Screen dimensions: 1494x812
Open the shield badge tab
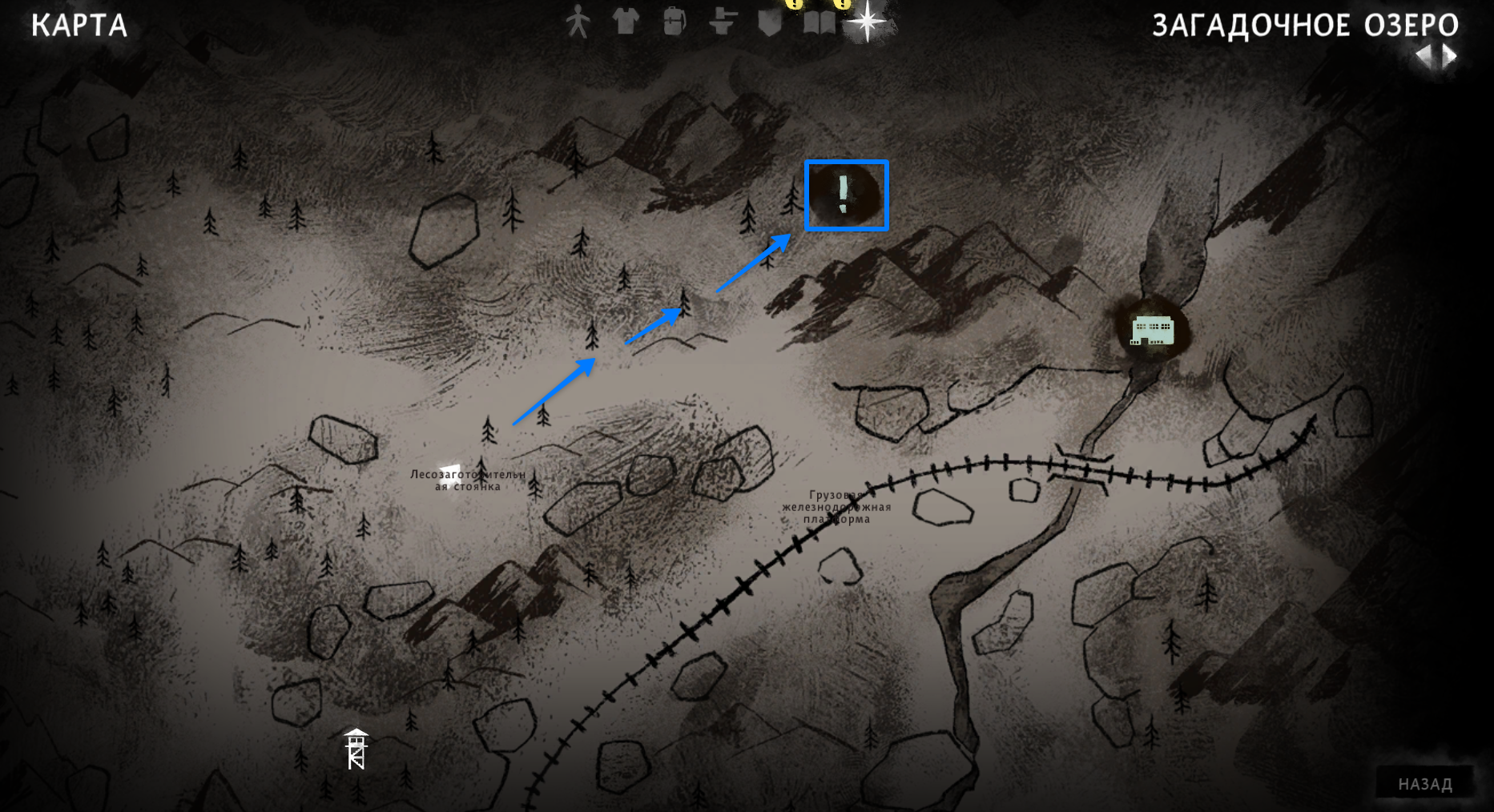coord(770,22)
